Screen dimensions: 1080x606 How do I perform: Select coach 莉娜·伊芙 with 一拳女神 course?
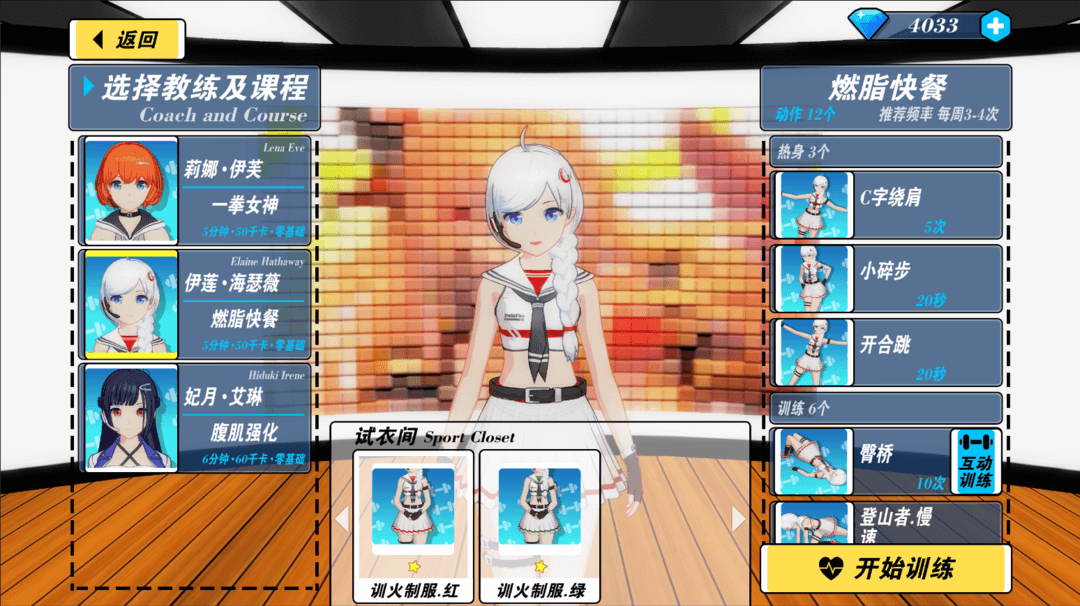coord(196,190)
